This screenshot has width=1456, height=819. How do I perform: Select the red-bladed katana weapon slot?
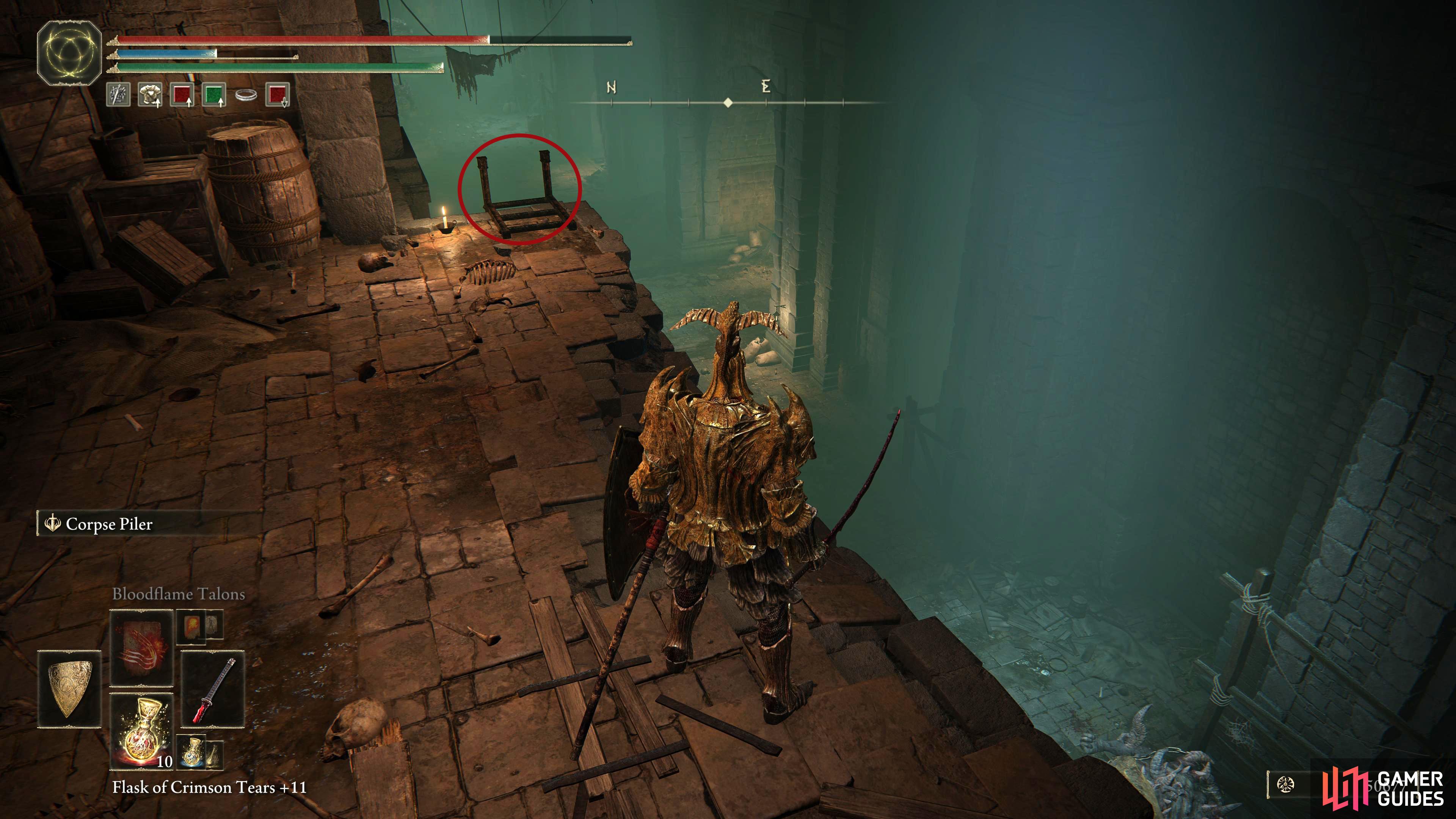click(x=212, y=689)
